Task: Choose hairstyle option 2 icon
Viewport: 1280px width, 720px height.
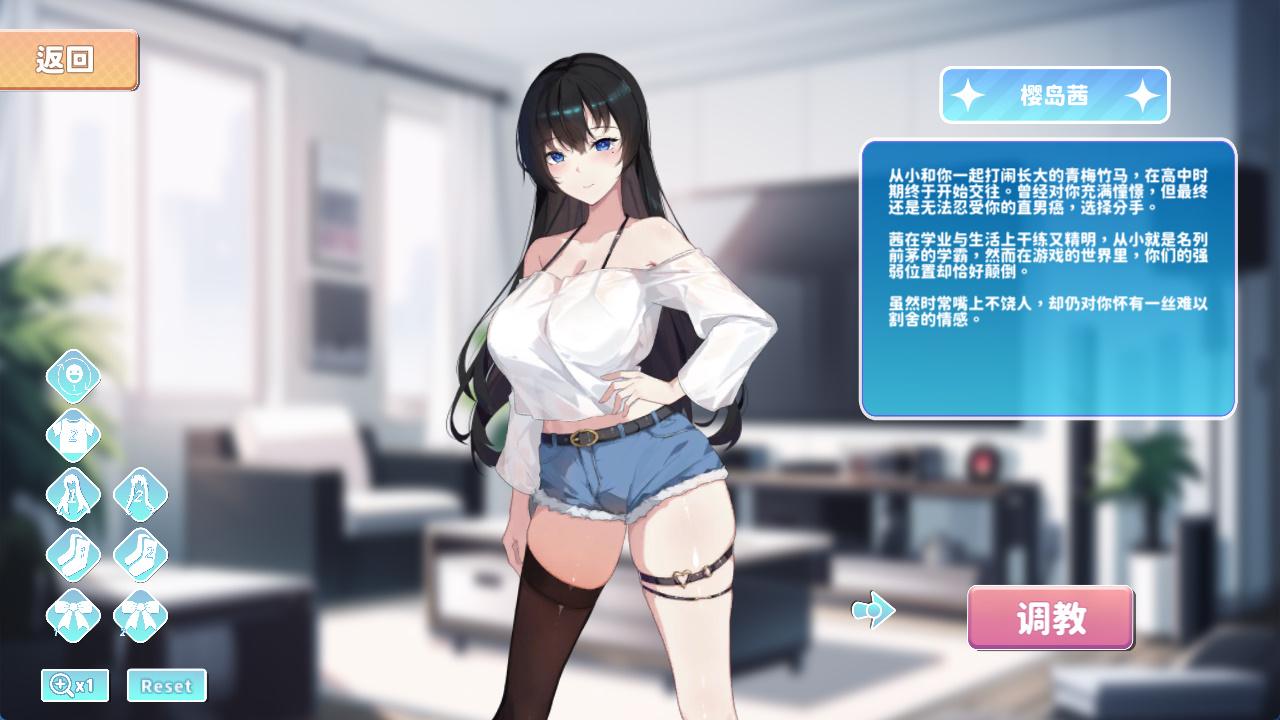Action: [x=140, y=494]
